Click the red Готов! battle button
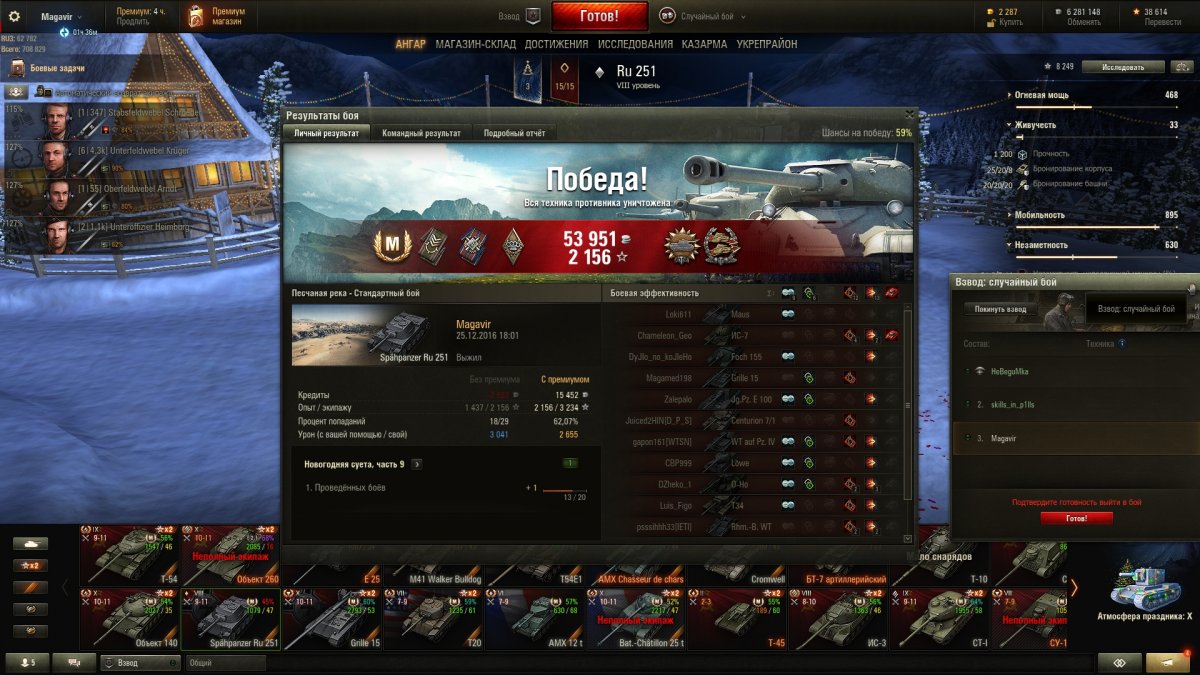Screen dimensions: 1200x675 (599, 16)
